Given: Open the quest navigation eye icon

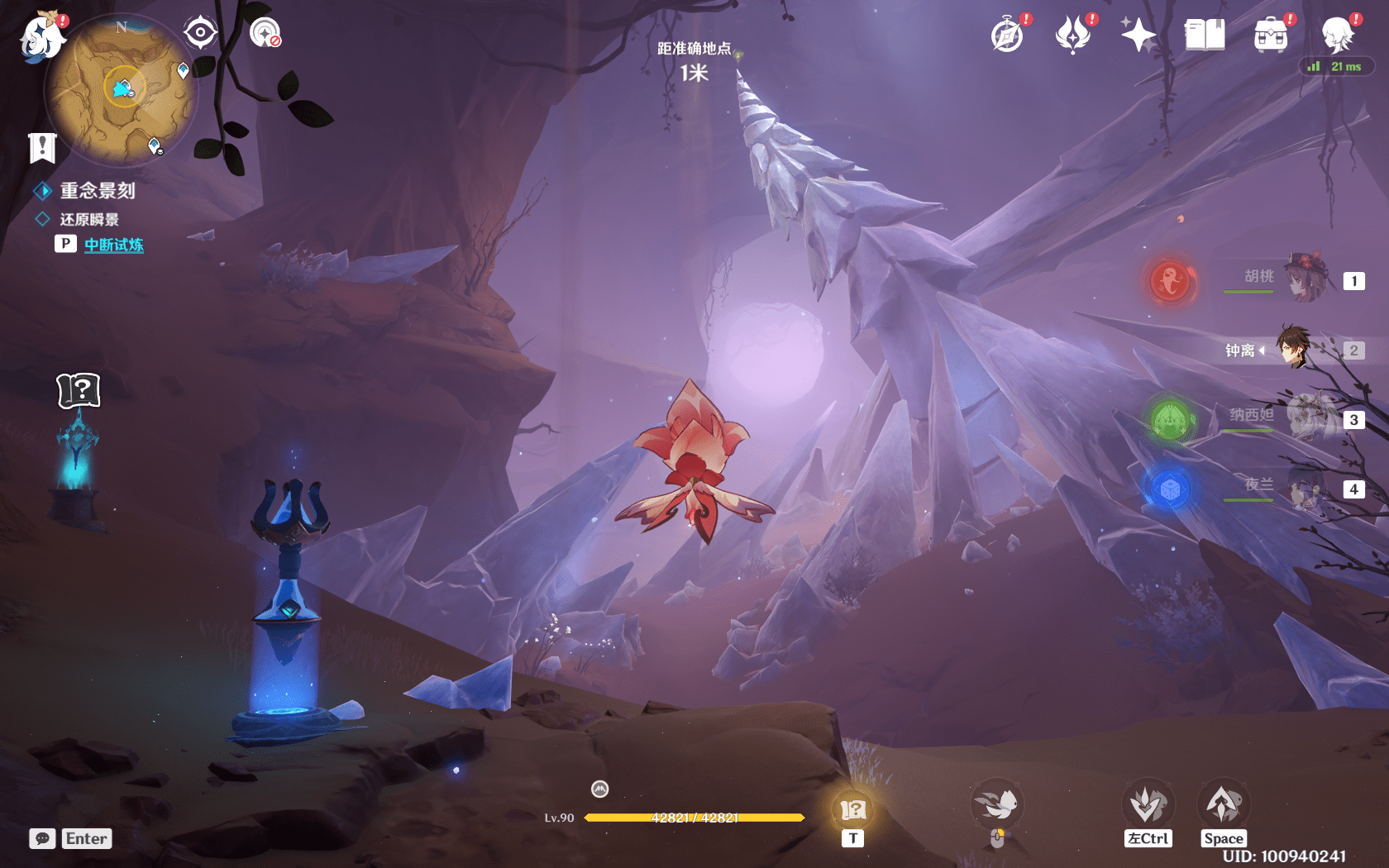Looking at the screenshot, I should tap(200, 33).
